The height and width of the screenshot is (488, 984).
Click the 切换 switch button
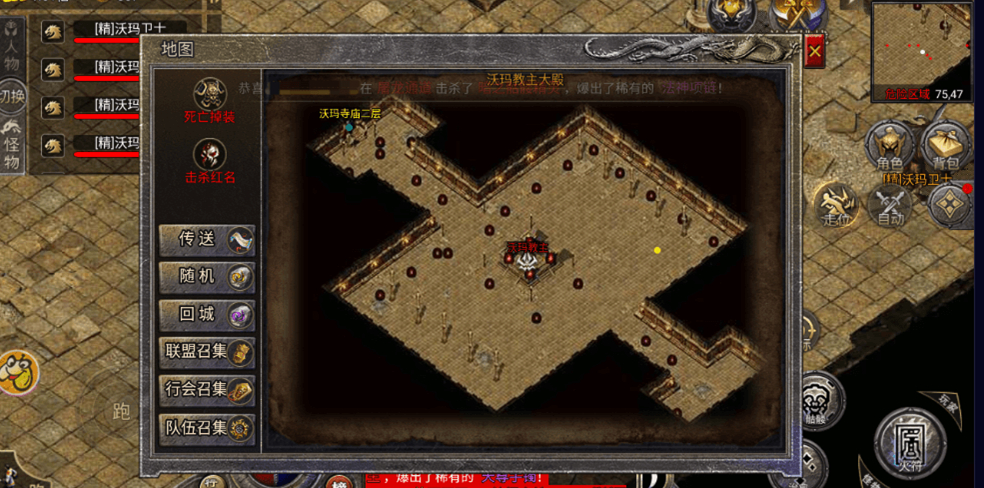(12, 96)
